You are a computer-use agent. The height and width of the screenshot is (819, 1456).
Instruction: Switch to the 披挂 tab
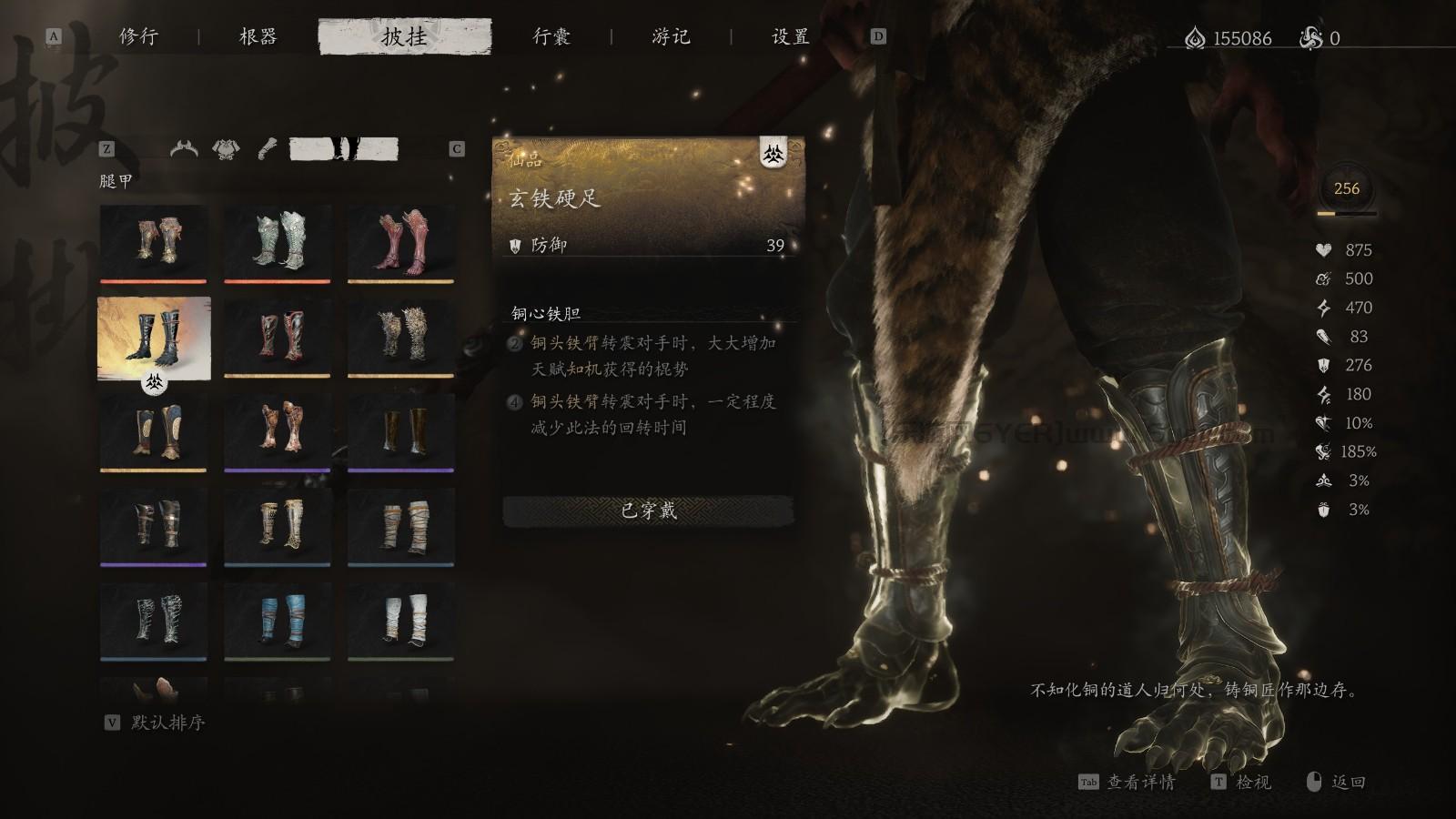[407, 37]
